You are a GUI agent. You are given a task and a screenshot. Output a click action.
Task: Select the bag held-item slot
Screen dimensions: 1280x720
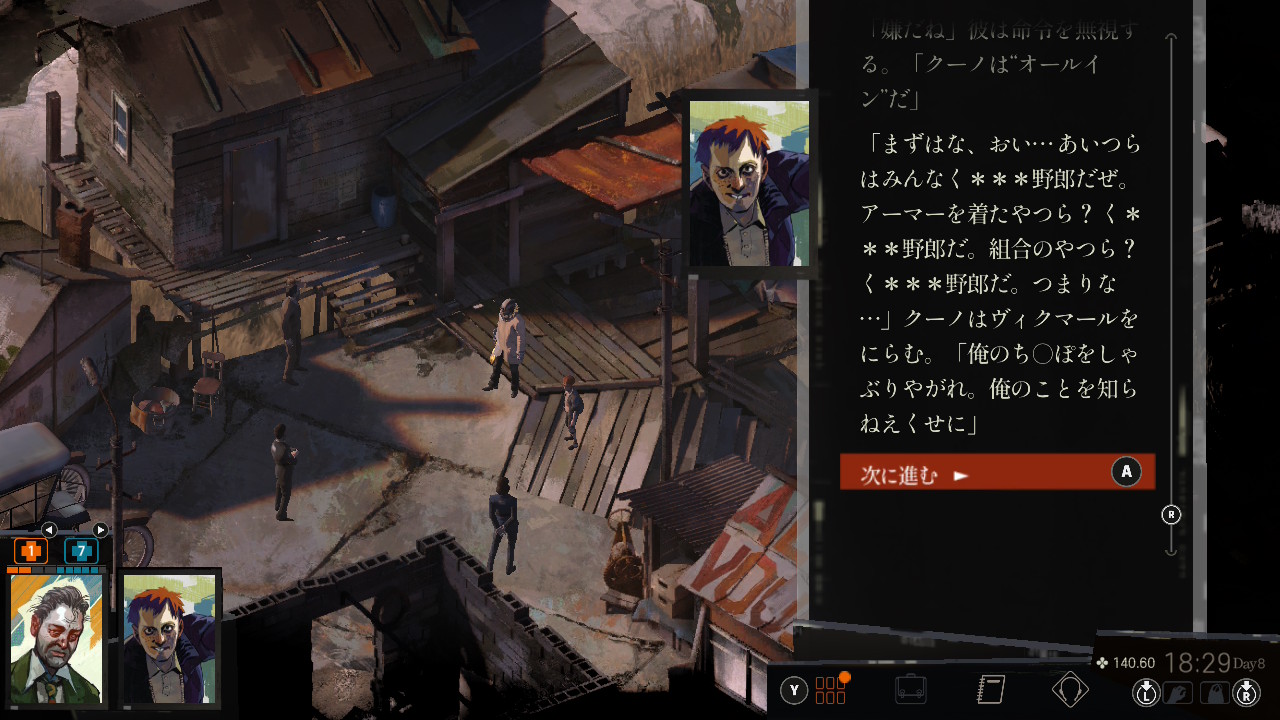point(1214,692)
